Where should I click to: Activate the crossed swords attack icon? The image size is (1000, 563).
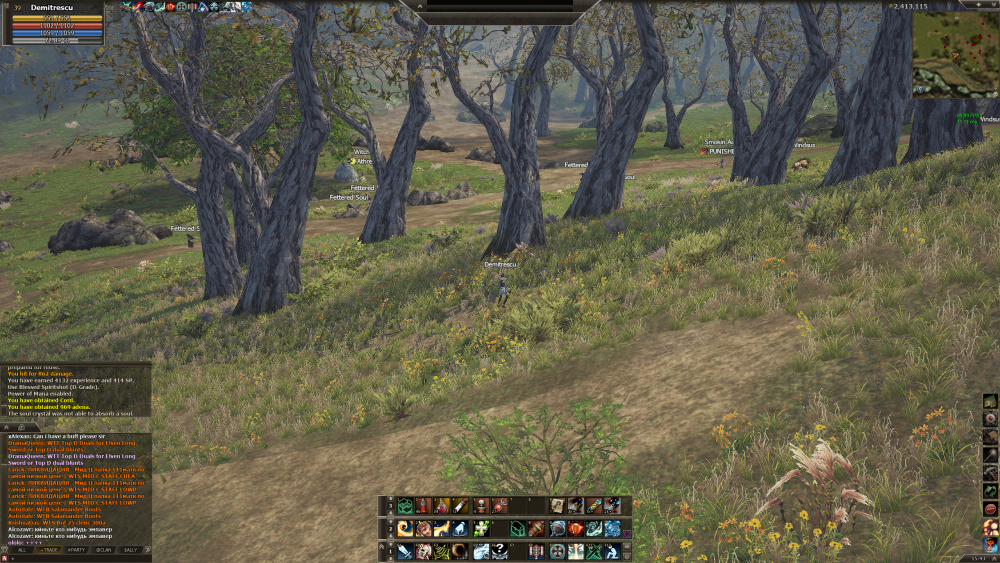pos(594,552)
